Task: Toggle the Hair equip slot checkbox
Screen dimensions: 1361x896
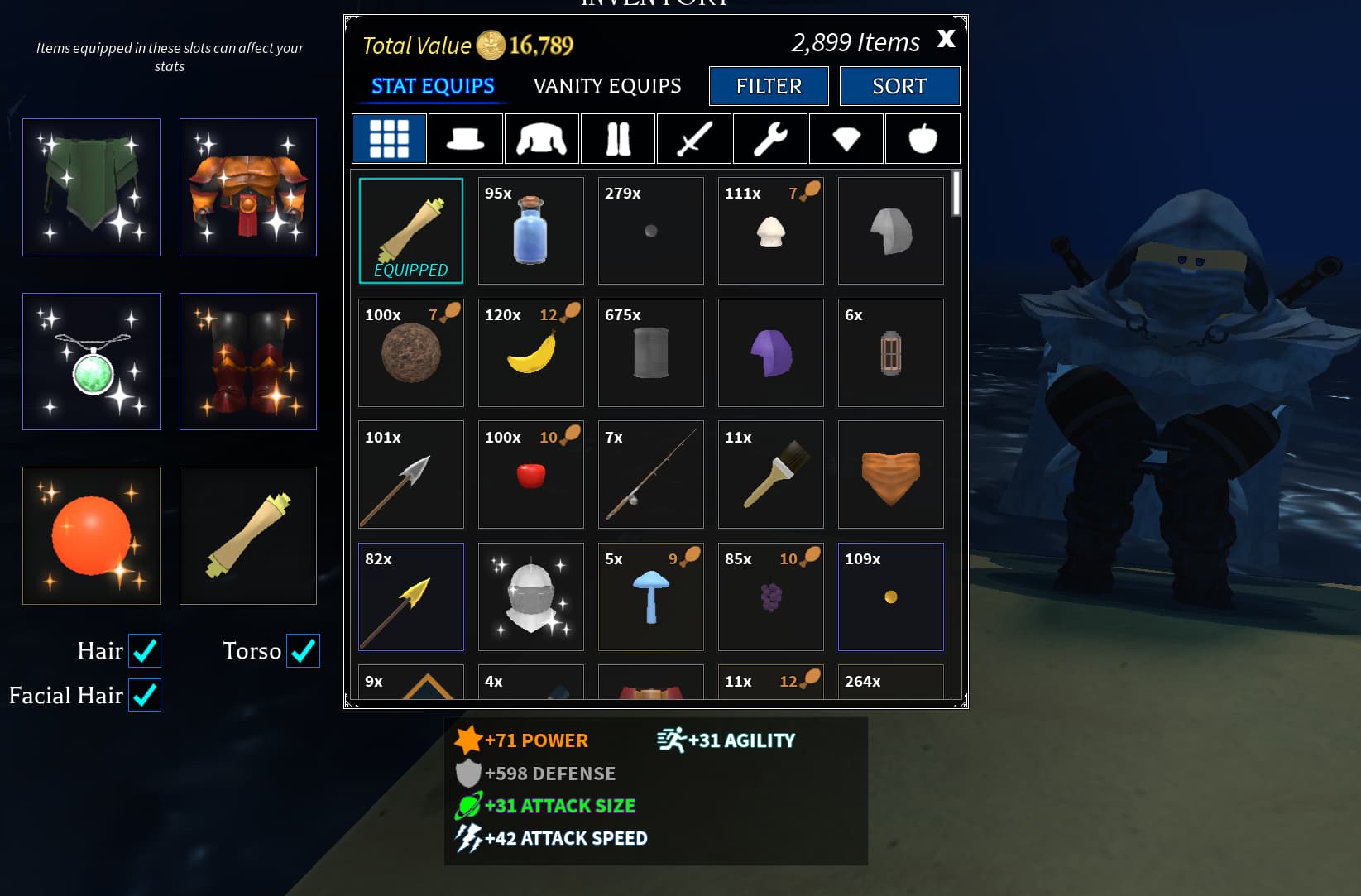Action: pyautogui.click(x=145, y=651)
